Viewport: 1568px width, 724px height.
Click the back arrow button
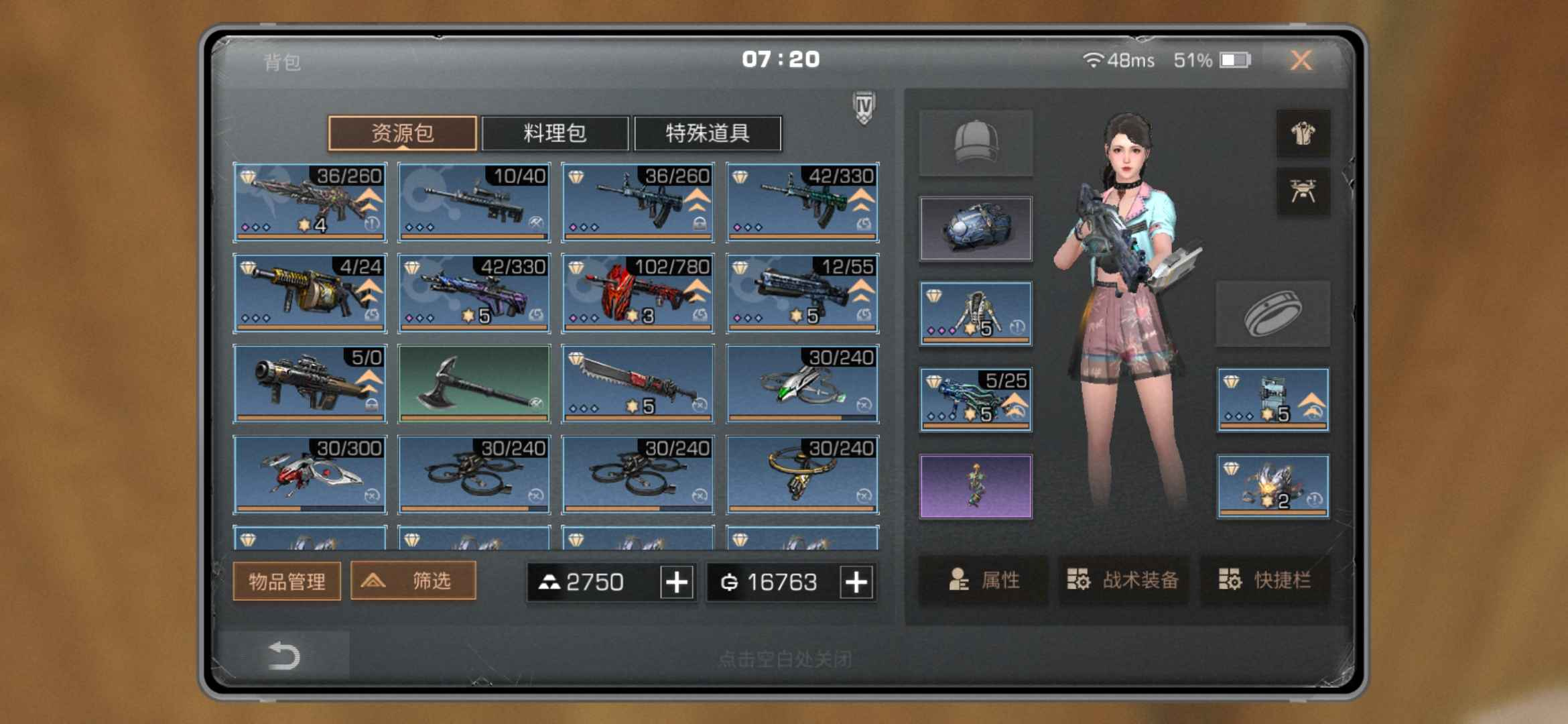(283, 656)
